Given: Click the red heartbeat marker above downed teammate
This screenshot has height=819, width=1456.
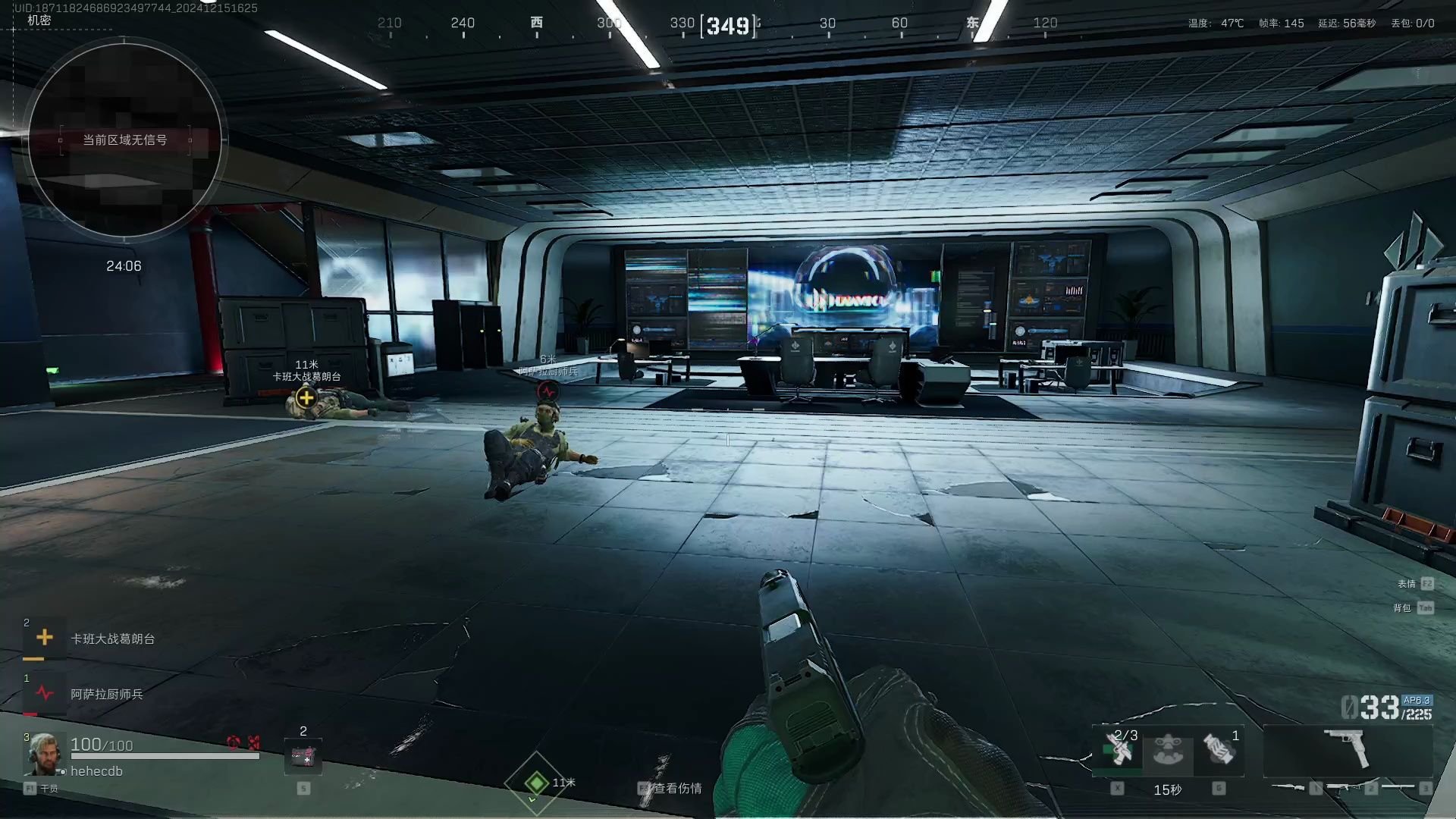Looking at the screenshot, I should (548, 391).
